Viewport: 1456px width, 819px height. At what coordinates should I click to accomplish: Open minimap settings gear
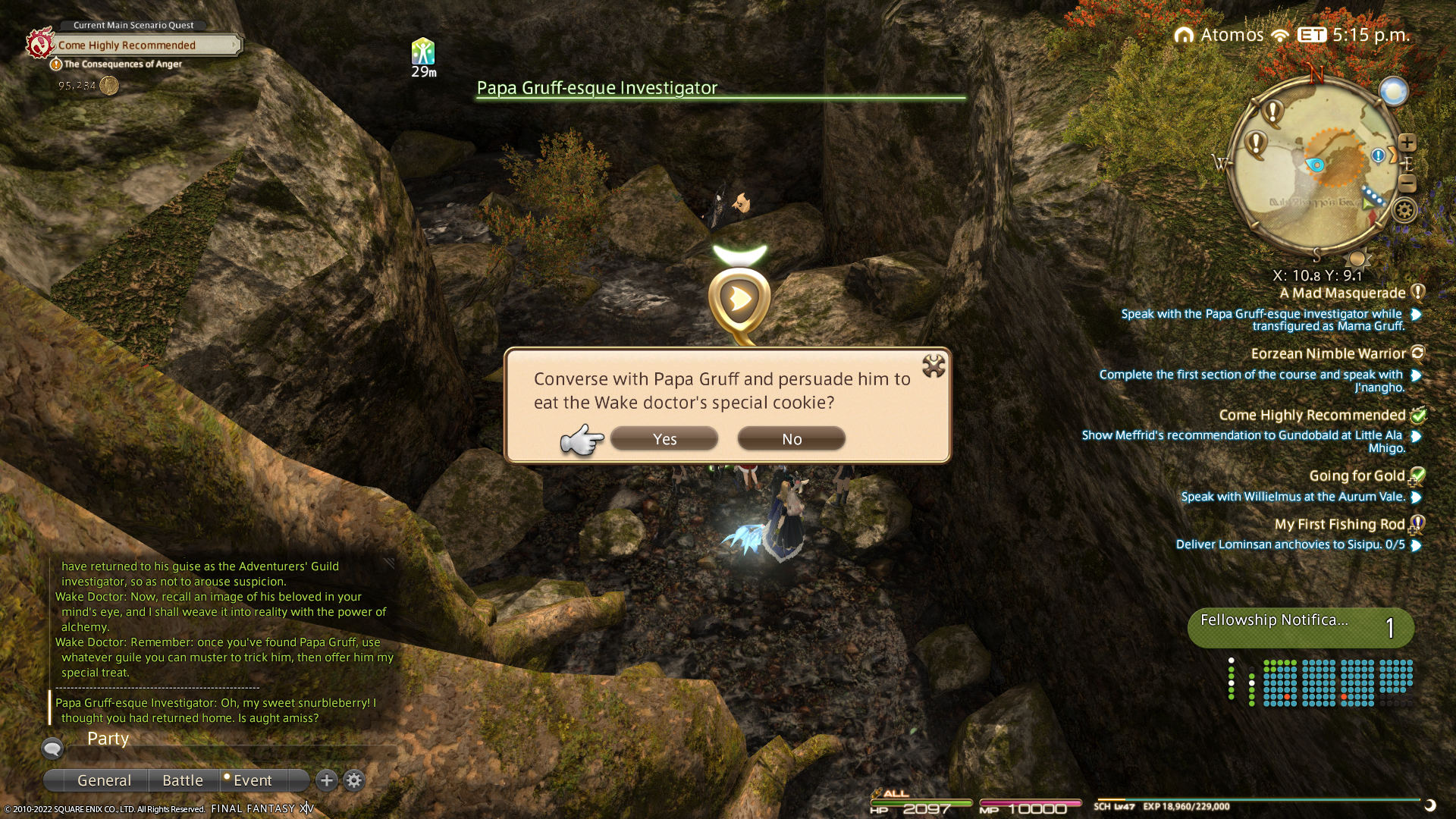tap(1404, 210)
